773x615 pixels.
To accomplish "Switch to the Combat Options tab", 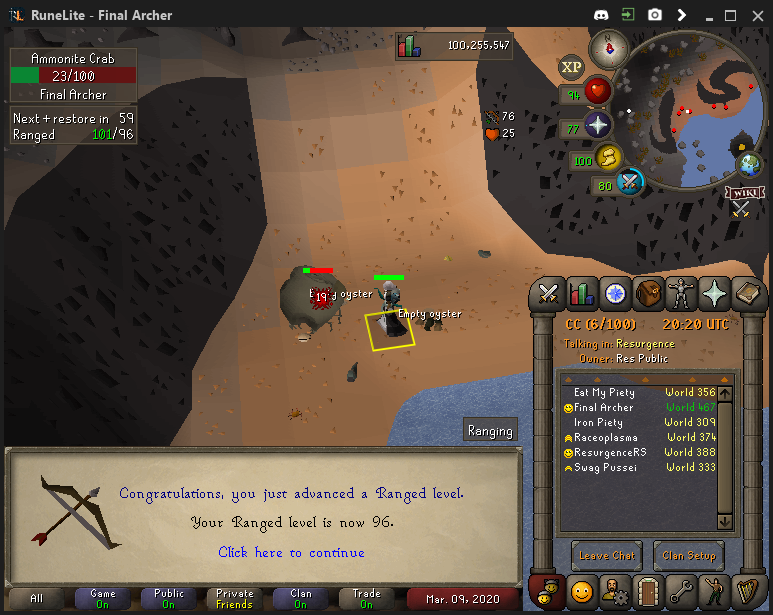I will click(x=549, y=293).
